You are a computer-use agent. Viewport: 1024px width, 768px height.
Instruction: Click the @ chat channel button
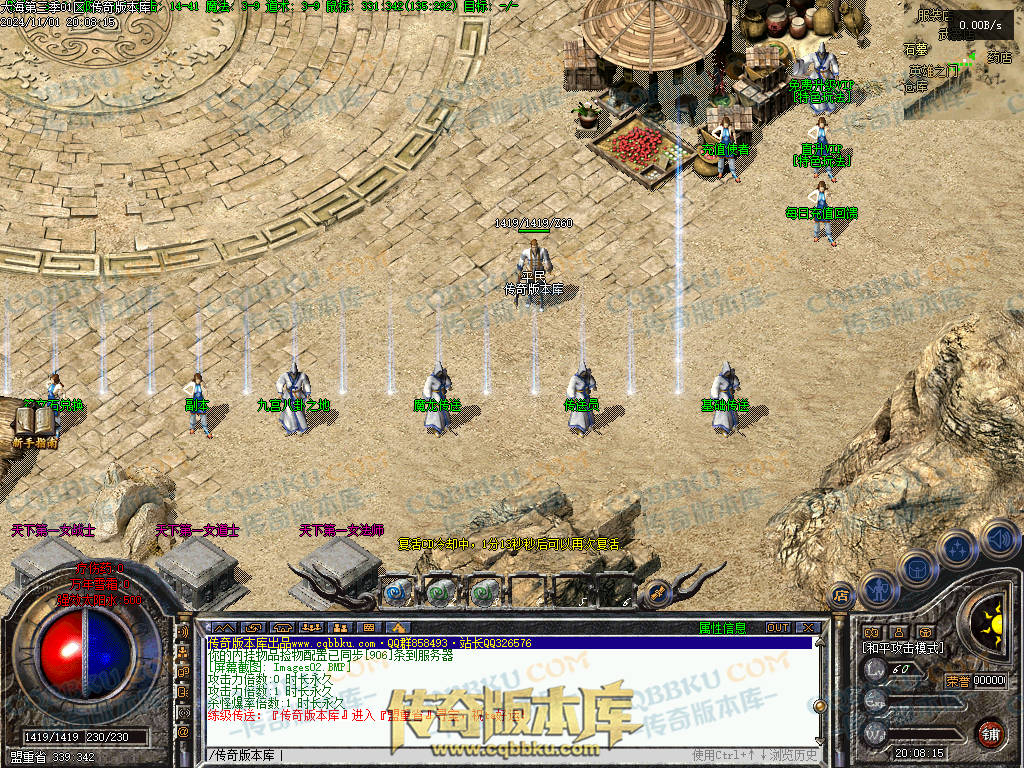pyautogui.click(x=183, y=732)
